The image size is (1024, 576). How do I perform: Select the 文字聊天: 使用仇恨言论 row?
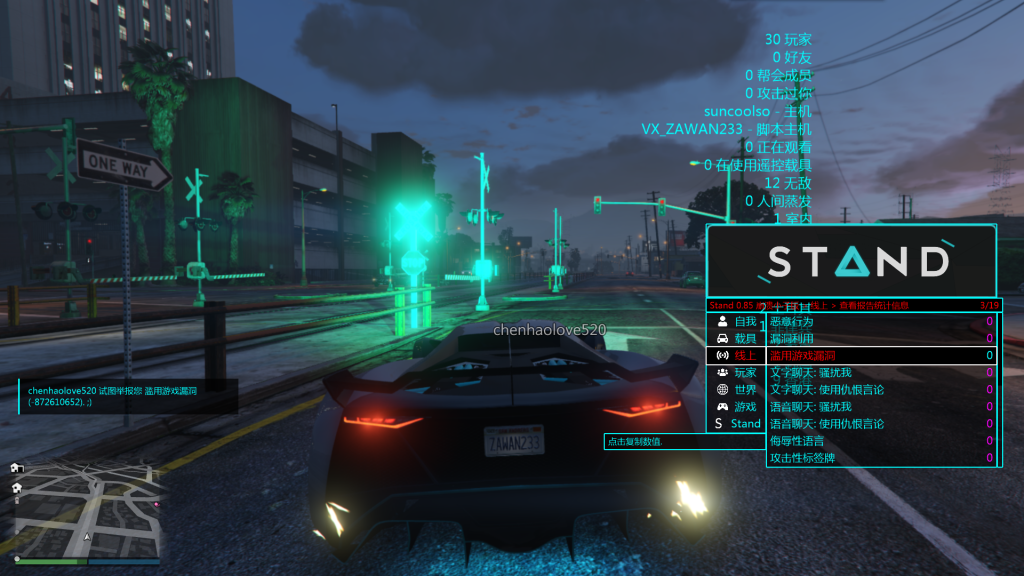click(x=881, y=390)
